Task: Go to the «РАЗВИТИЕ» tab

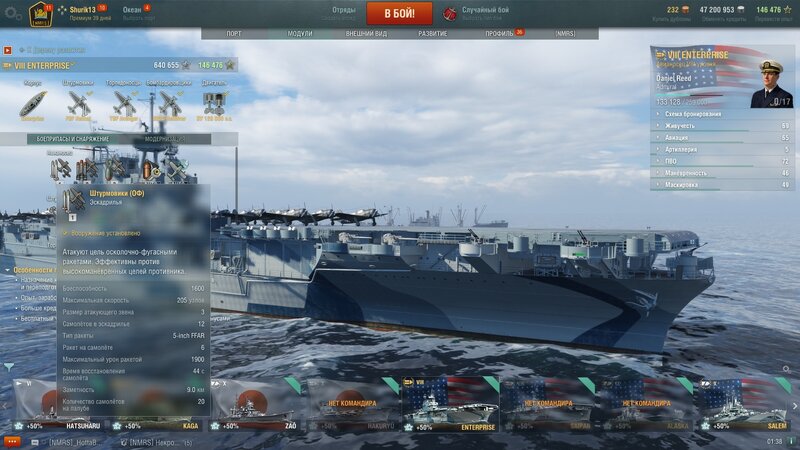Action: coord(433,33)
